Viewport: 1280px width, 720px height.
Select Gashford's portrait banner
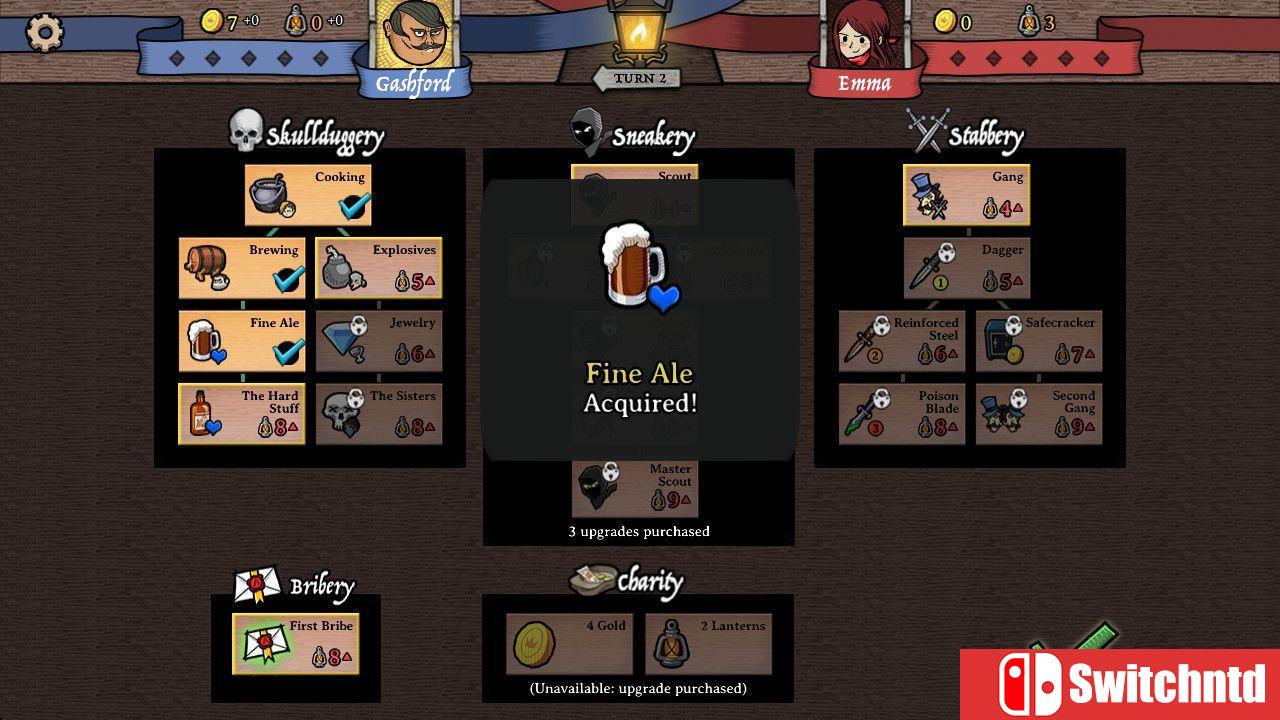[417, 42]
